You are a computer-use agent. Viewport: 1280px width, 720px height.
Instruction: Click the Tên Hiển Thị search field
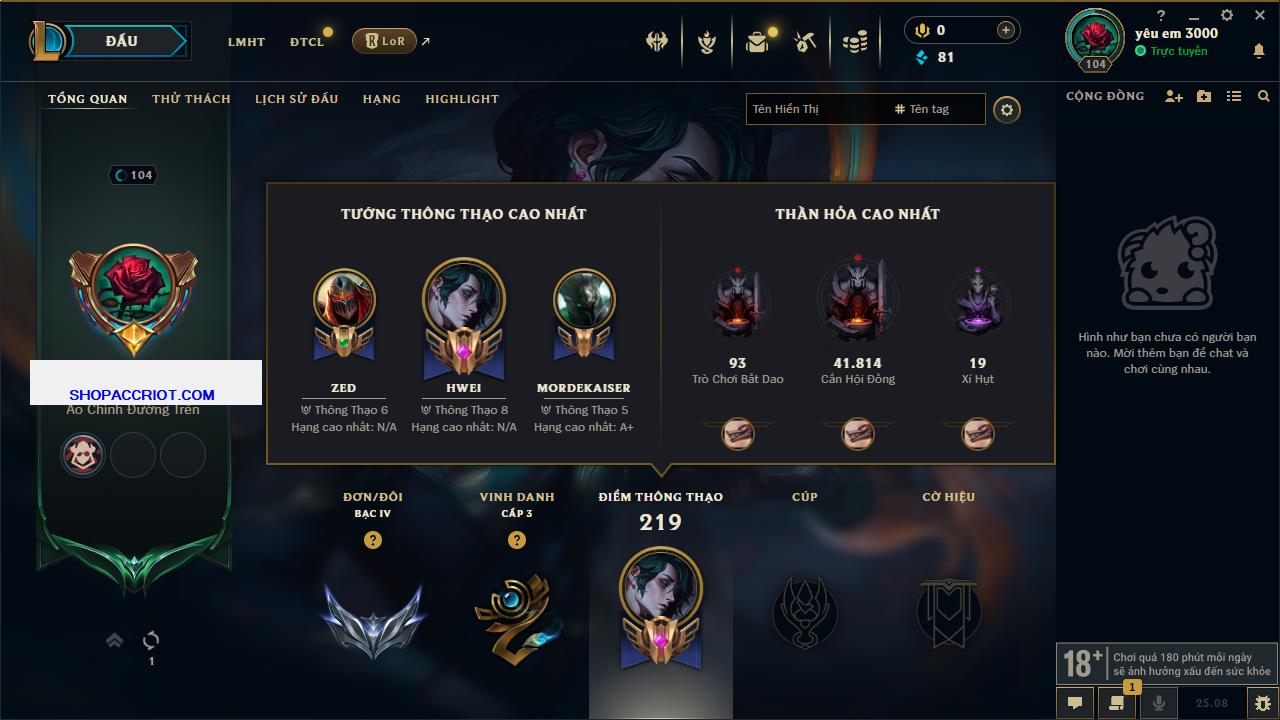coord(815,109)
